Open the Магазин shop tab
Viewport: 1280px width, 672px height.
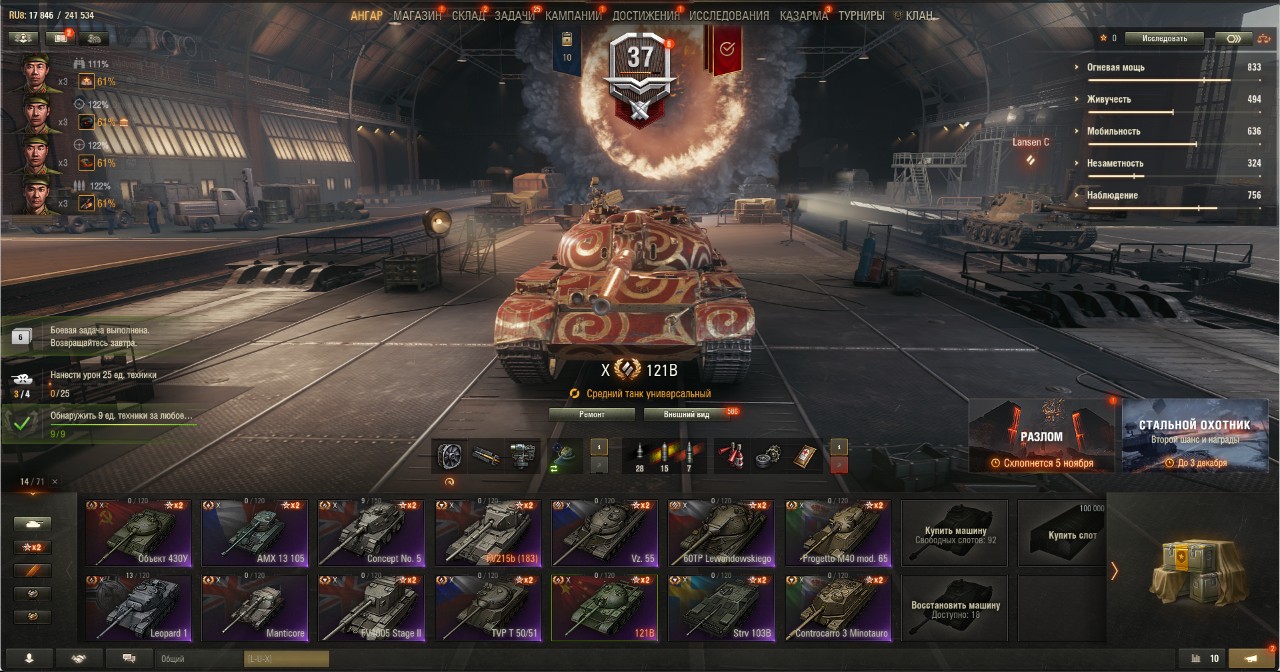coord(417,16)
